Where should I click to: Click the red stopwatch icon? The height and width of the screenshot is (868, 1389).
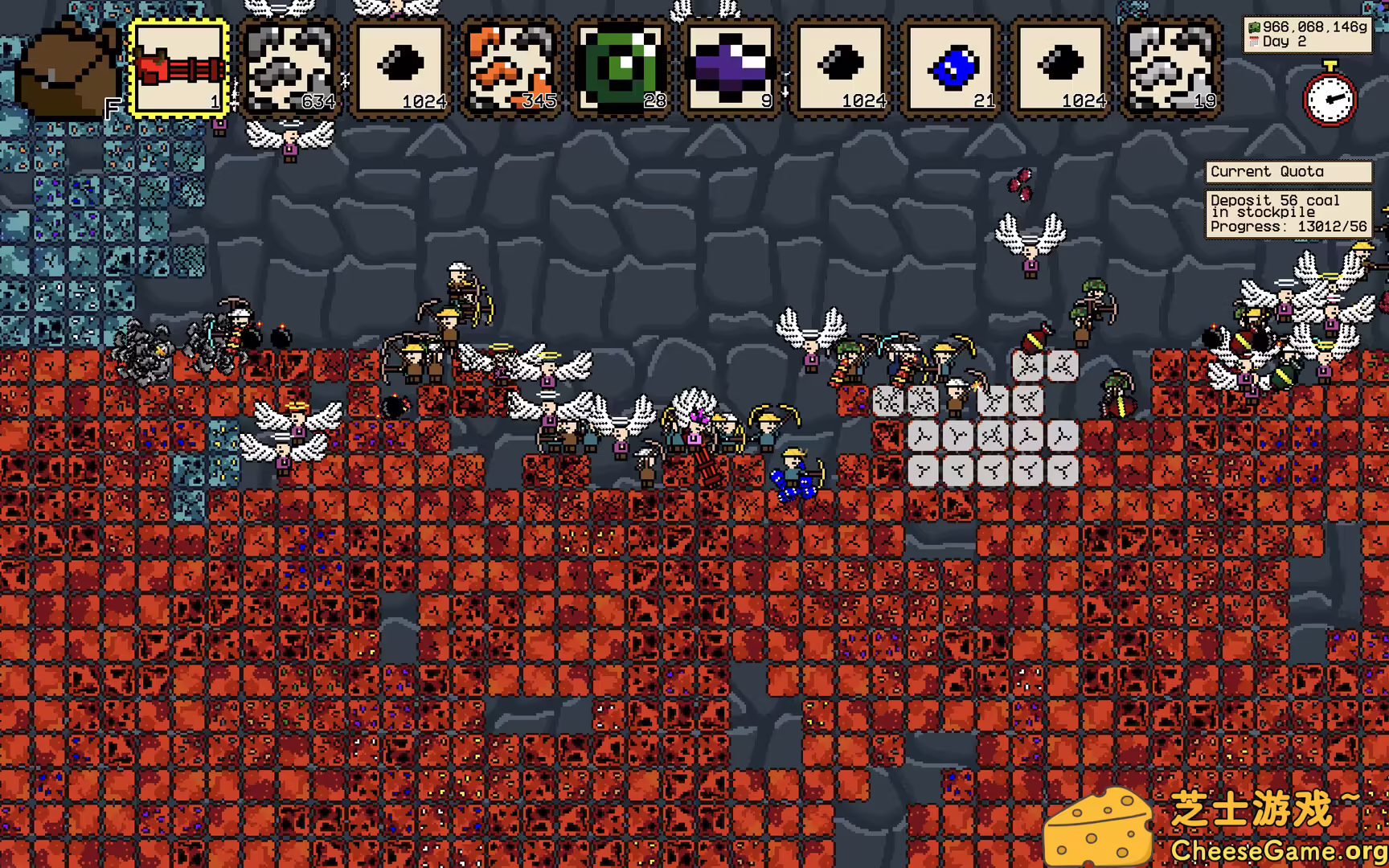coord(1330,96)
